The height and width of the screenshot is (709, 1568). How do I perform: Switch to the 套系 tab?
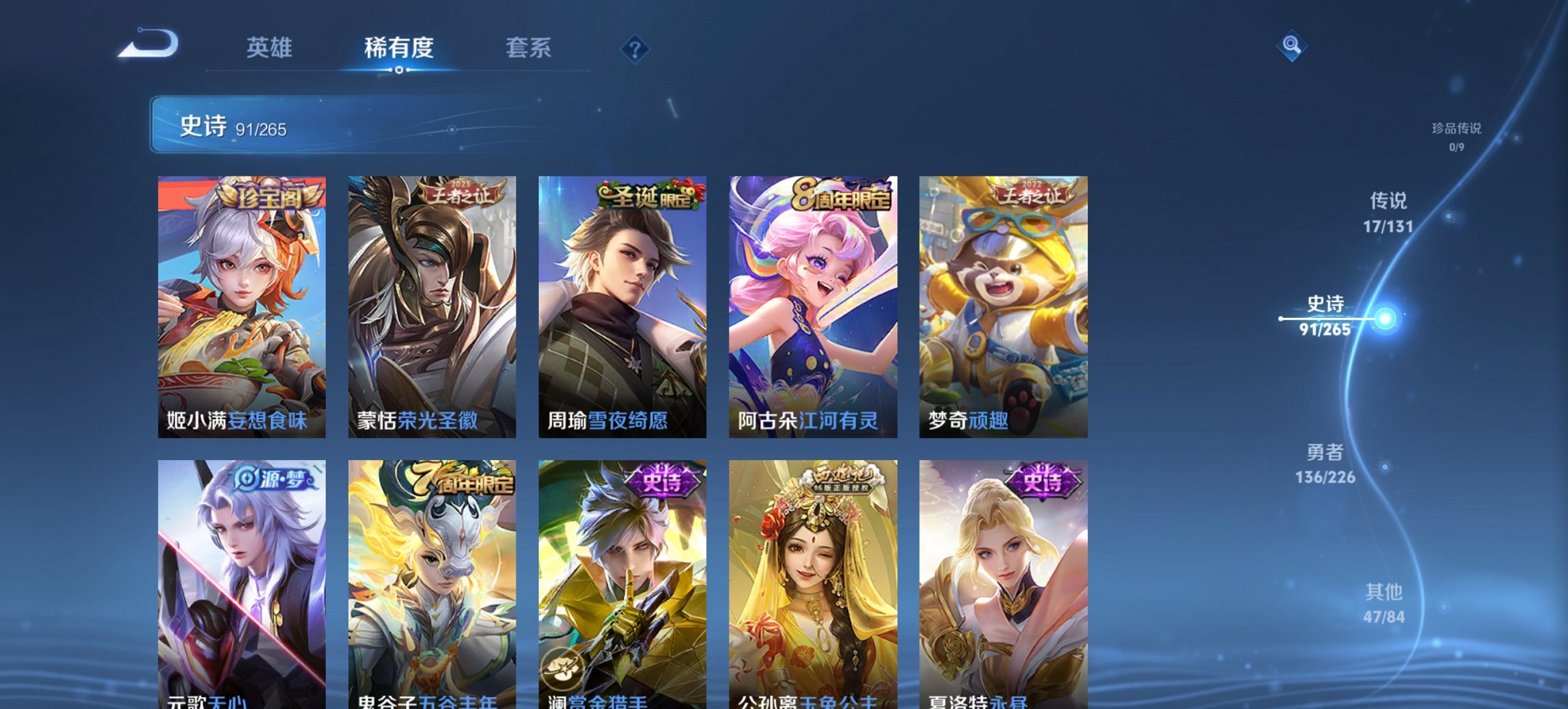[x=528, y=48]
